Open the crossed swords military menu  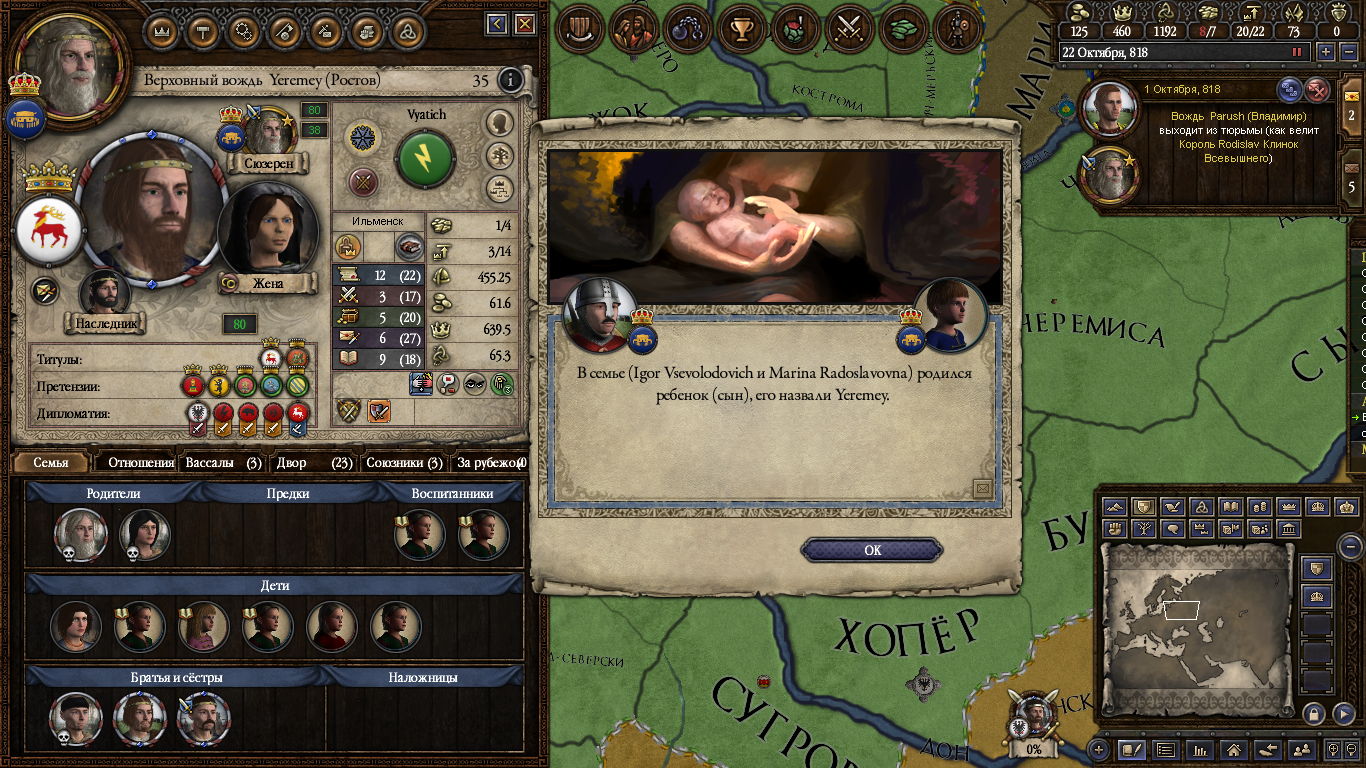coord(849,28)
